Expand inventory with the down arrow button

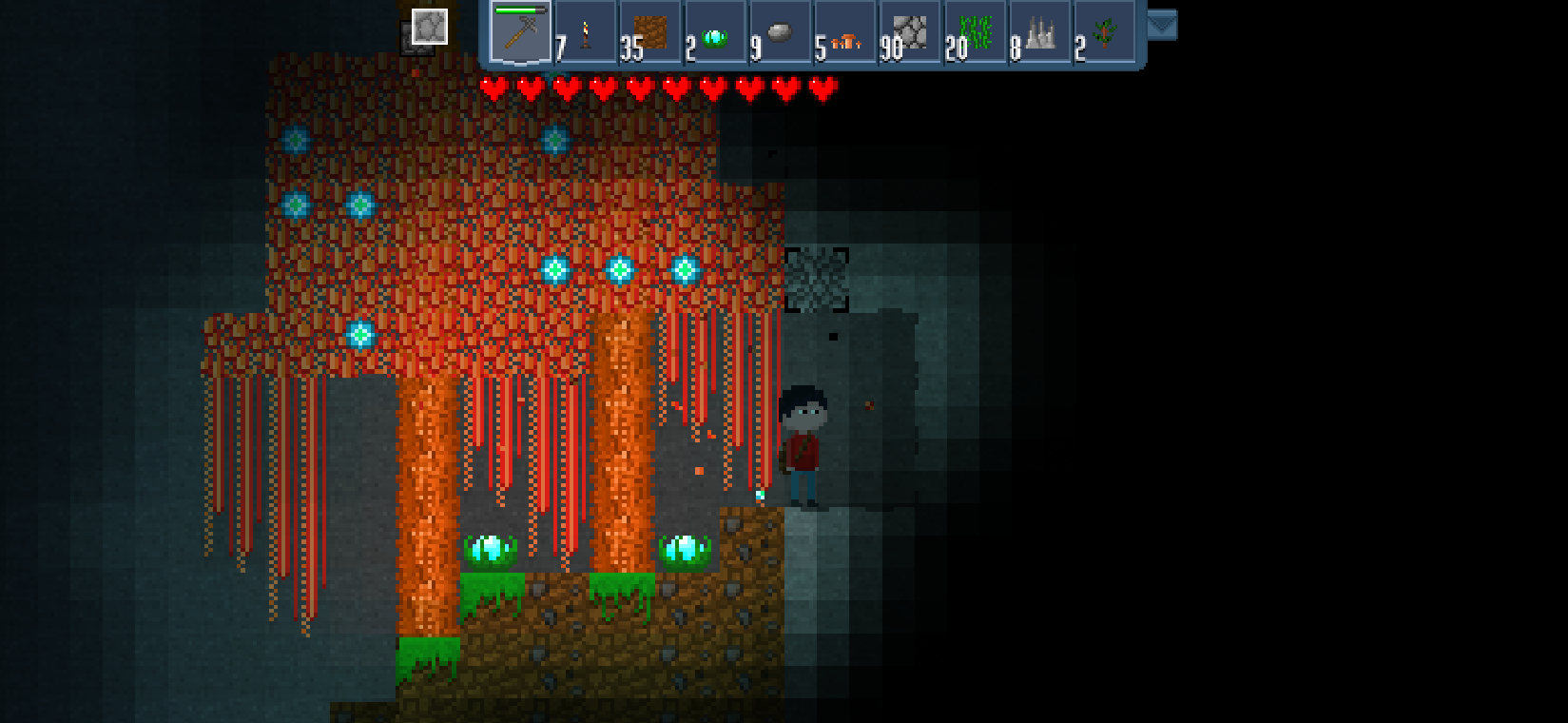pos(1161,25)
